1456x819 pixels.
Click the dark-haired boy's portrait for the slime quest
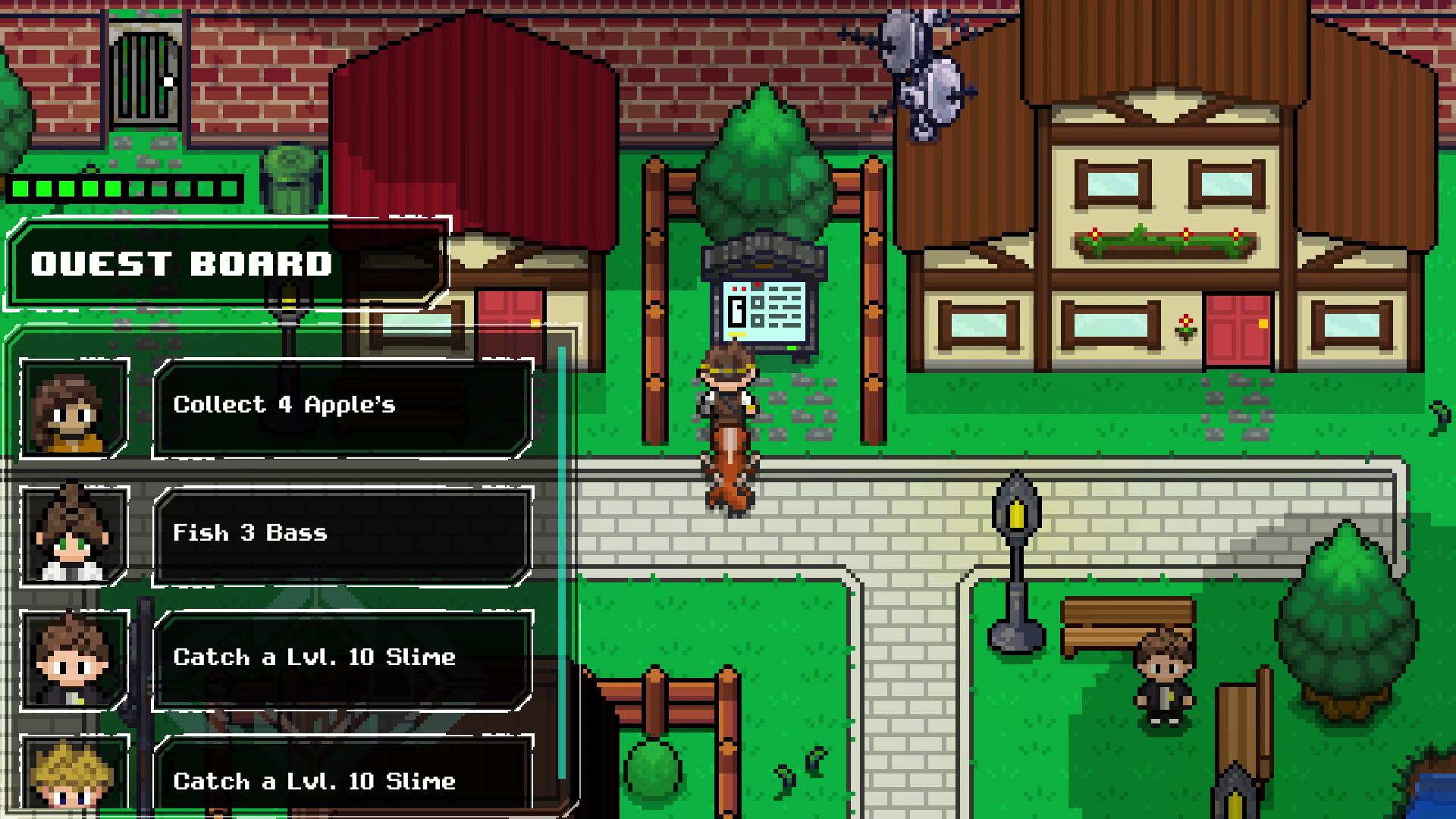click(72, 660)
